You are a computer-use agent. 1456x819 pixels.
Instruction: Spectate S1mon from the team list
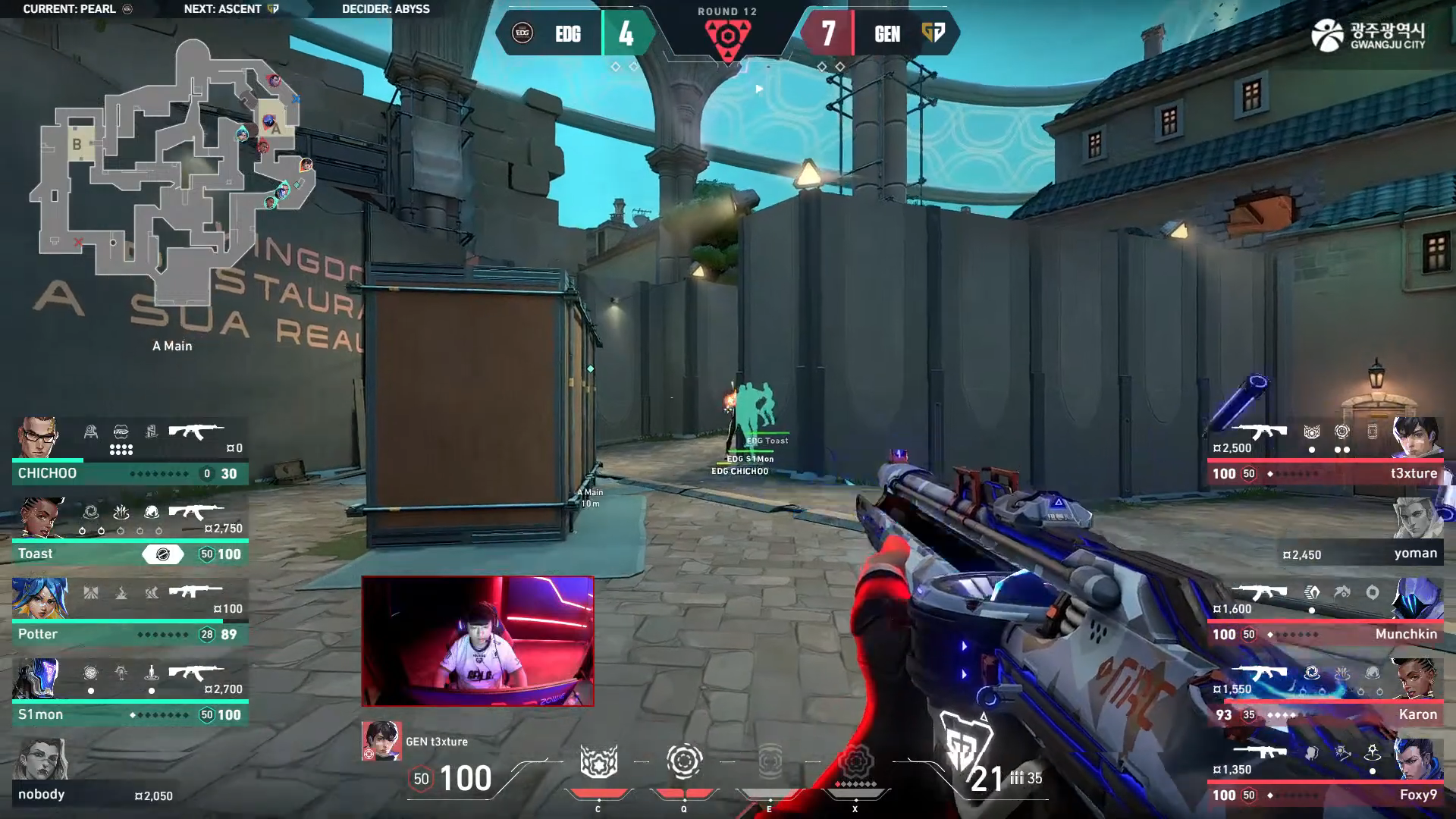click(x=130, y=693)
